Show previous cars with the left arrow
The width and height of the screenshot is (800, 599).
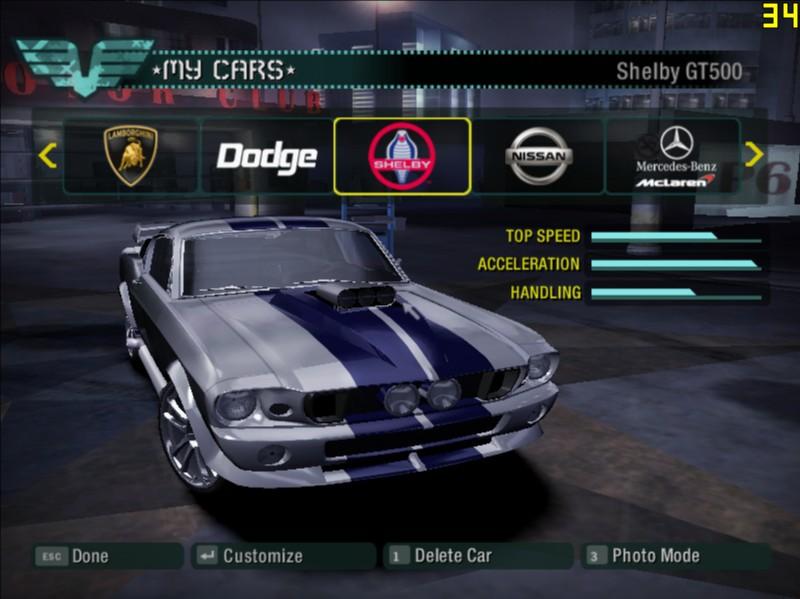click(x=47, y=155)
